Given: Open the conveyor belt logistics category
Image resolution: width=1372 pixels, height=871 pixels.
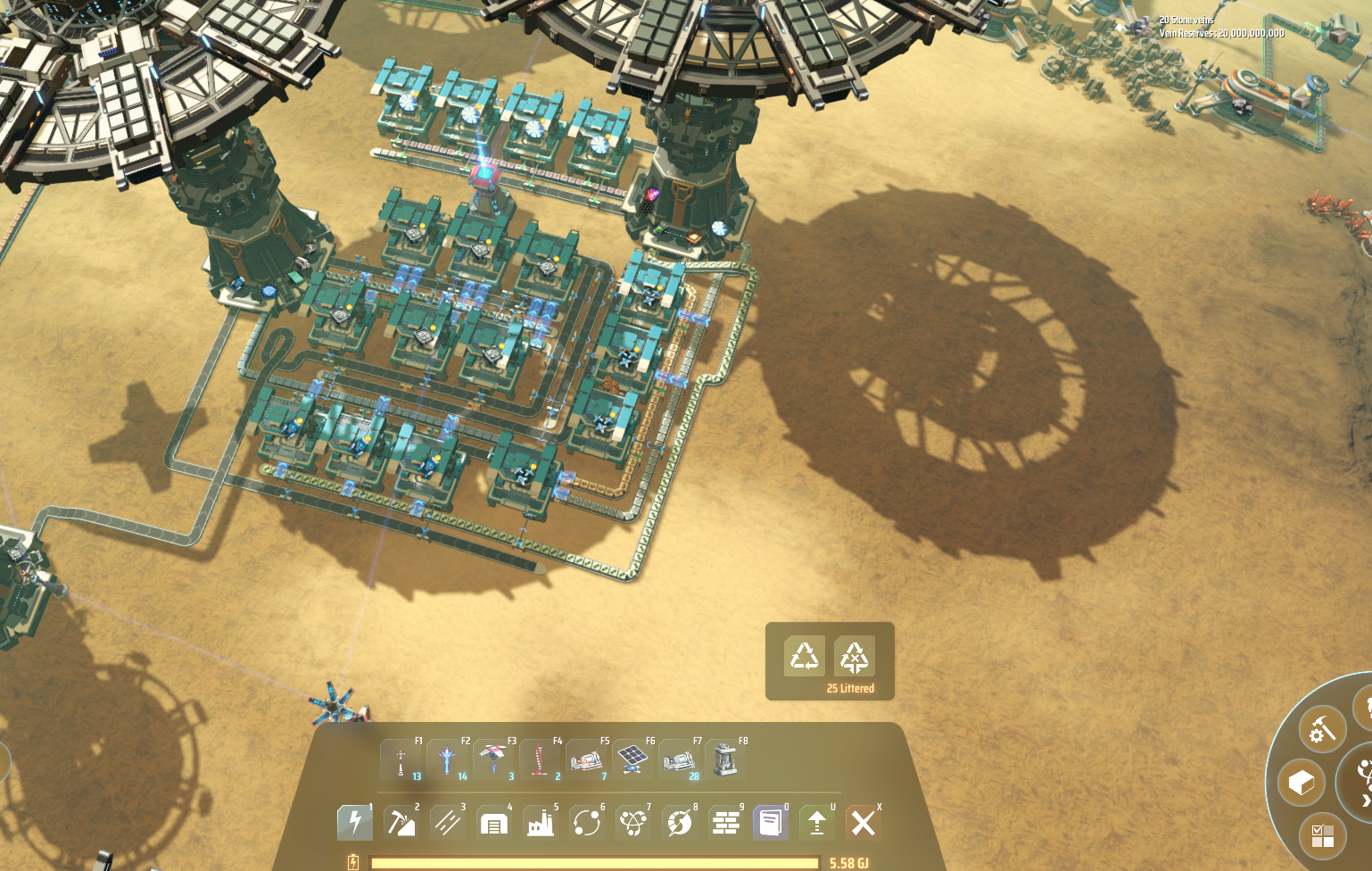Looking at the screenshot, I should pyautogui.click(x=448, y=822).
